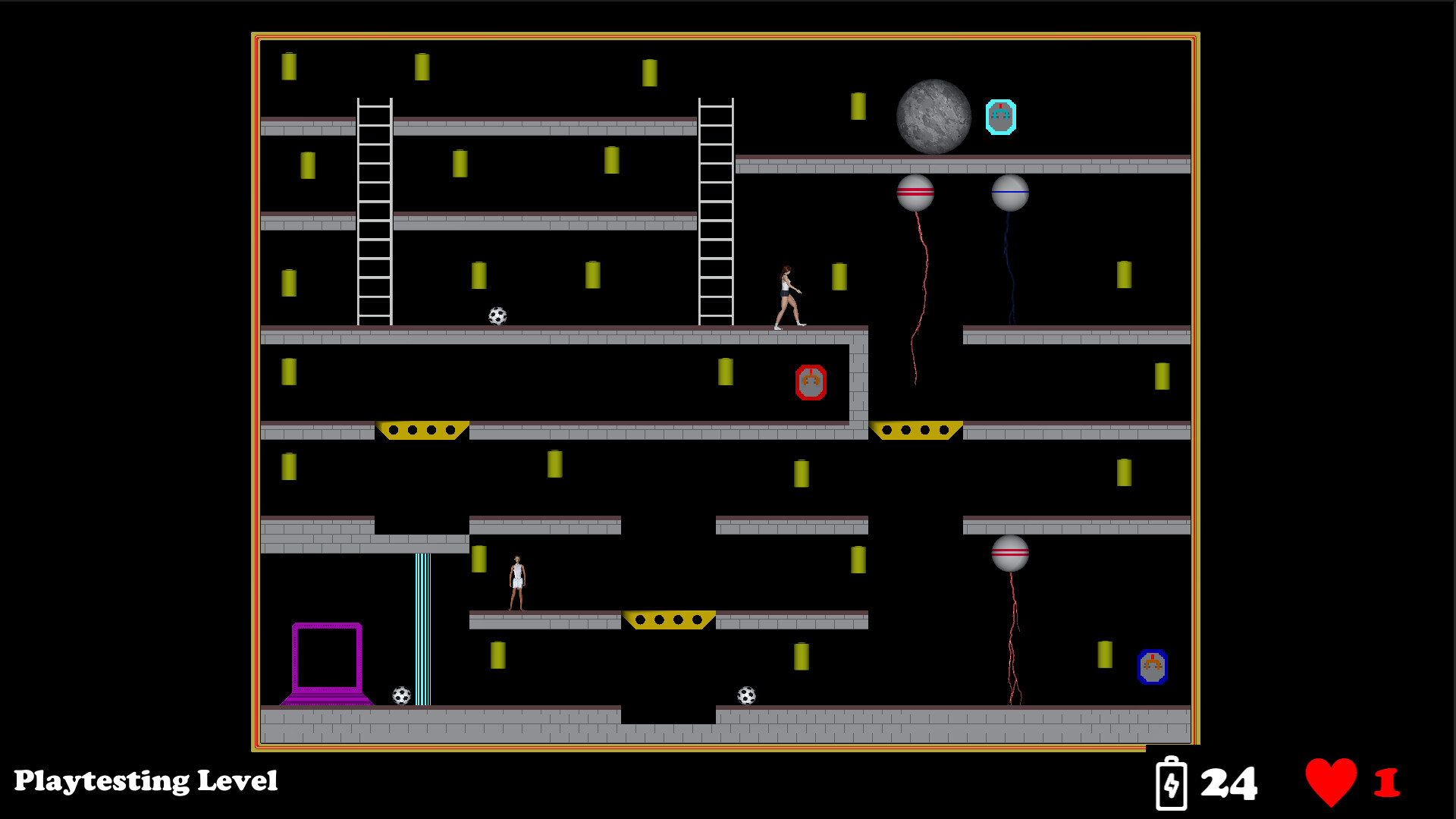Viewport: 1456px width, 819px height.
Task: Click the standing woman on the upper platform
Action: [789, 296]
